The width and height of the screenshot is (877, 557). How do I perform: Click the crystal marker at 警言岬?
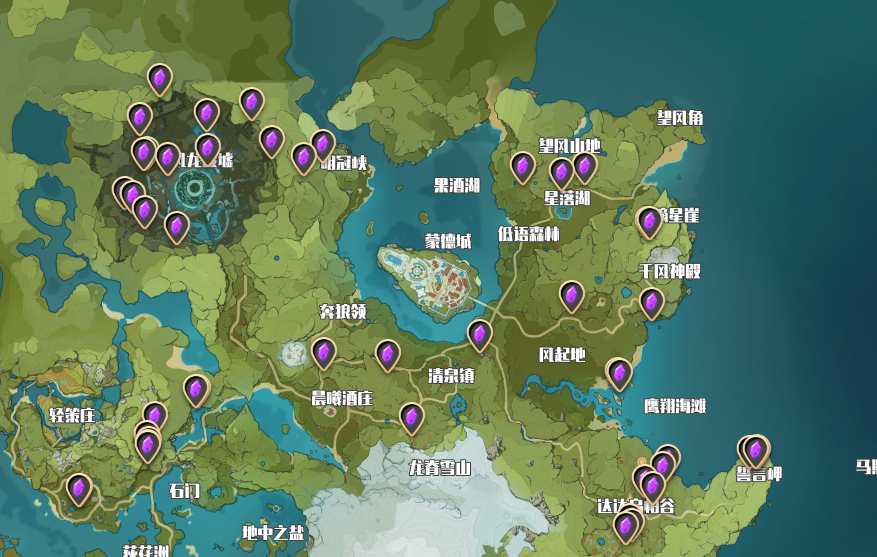pyautogui.click(x=756, y=450)
